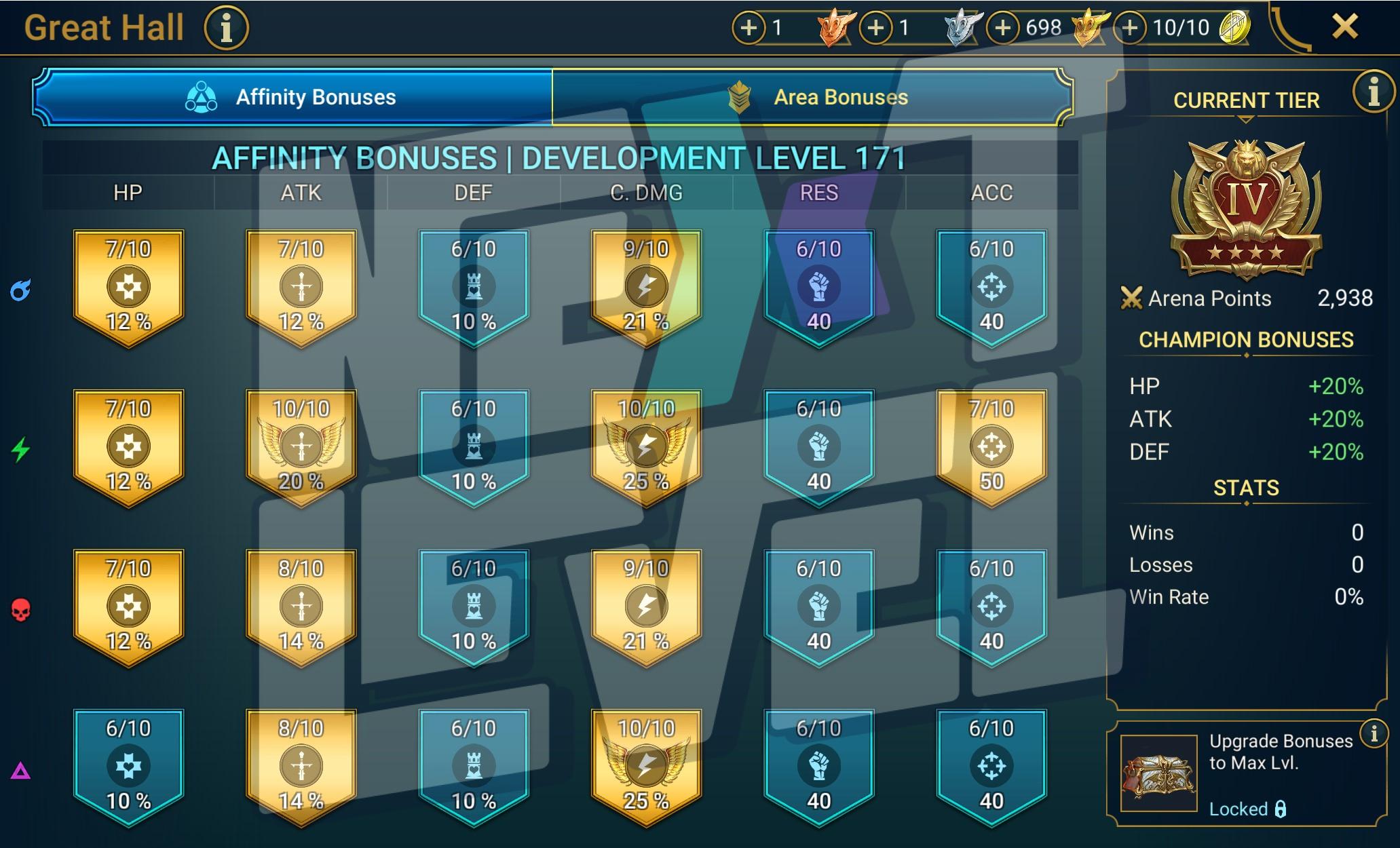Click the tier IV rank emblem
Image resolution: width=1400 pixels, height=848 pixels.
(1246, 207)
